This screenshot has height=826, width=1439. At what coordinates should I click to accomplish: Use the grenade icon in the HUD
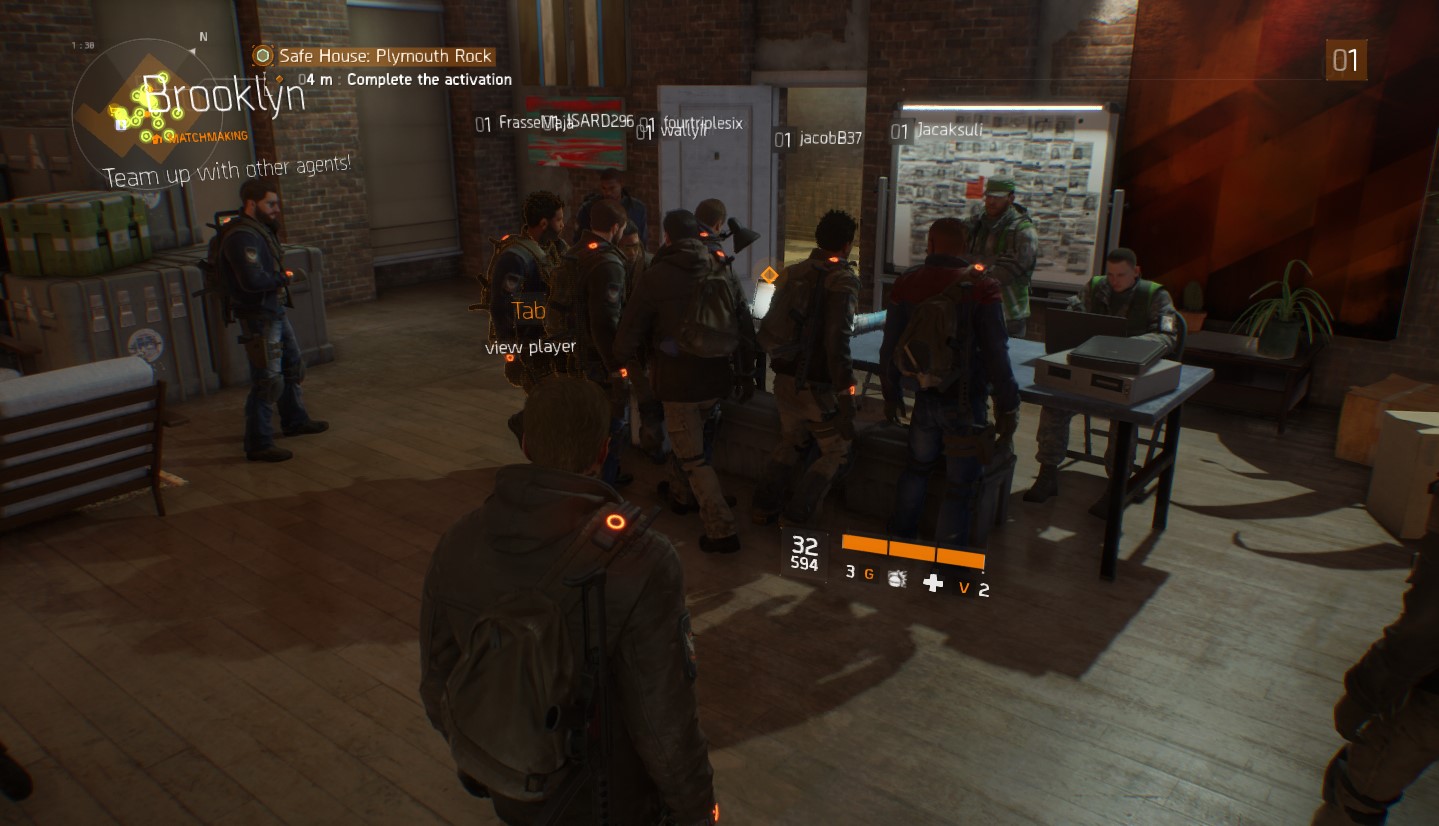coord(897,578)
